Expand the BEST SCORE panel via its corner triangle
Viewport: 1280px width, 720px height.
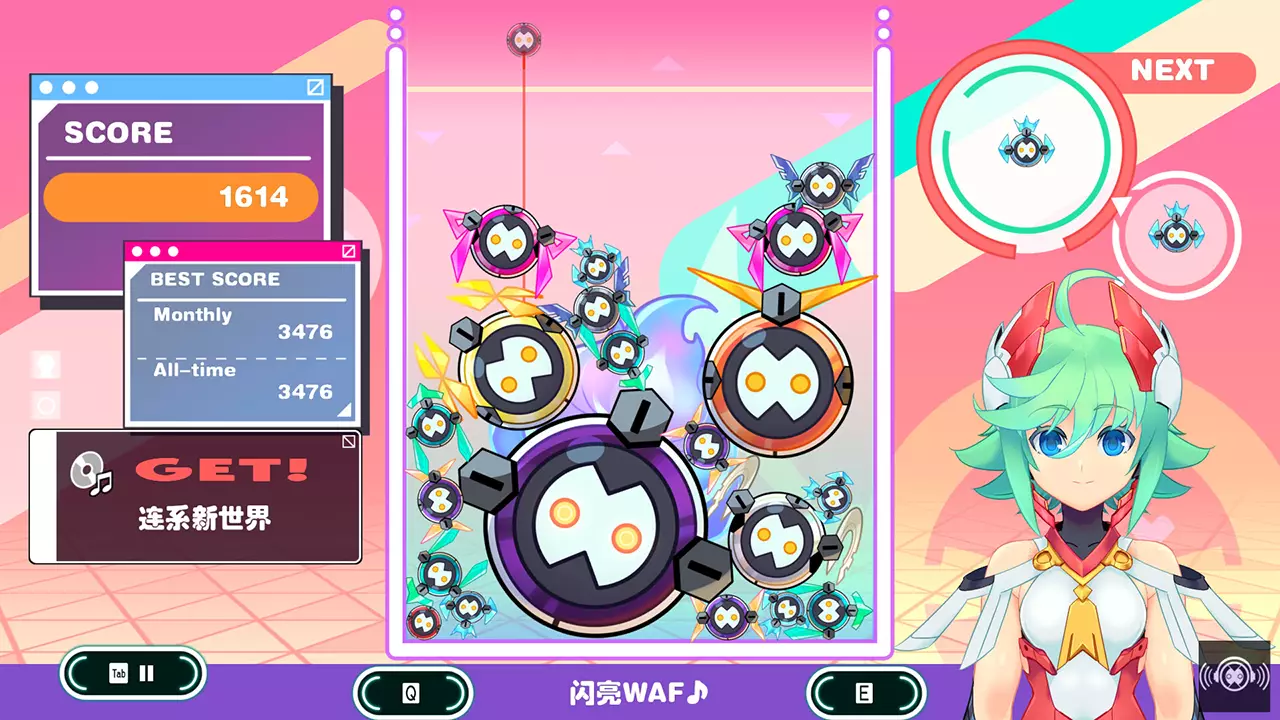(x=343, y=411)
